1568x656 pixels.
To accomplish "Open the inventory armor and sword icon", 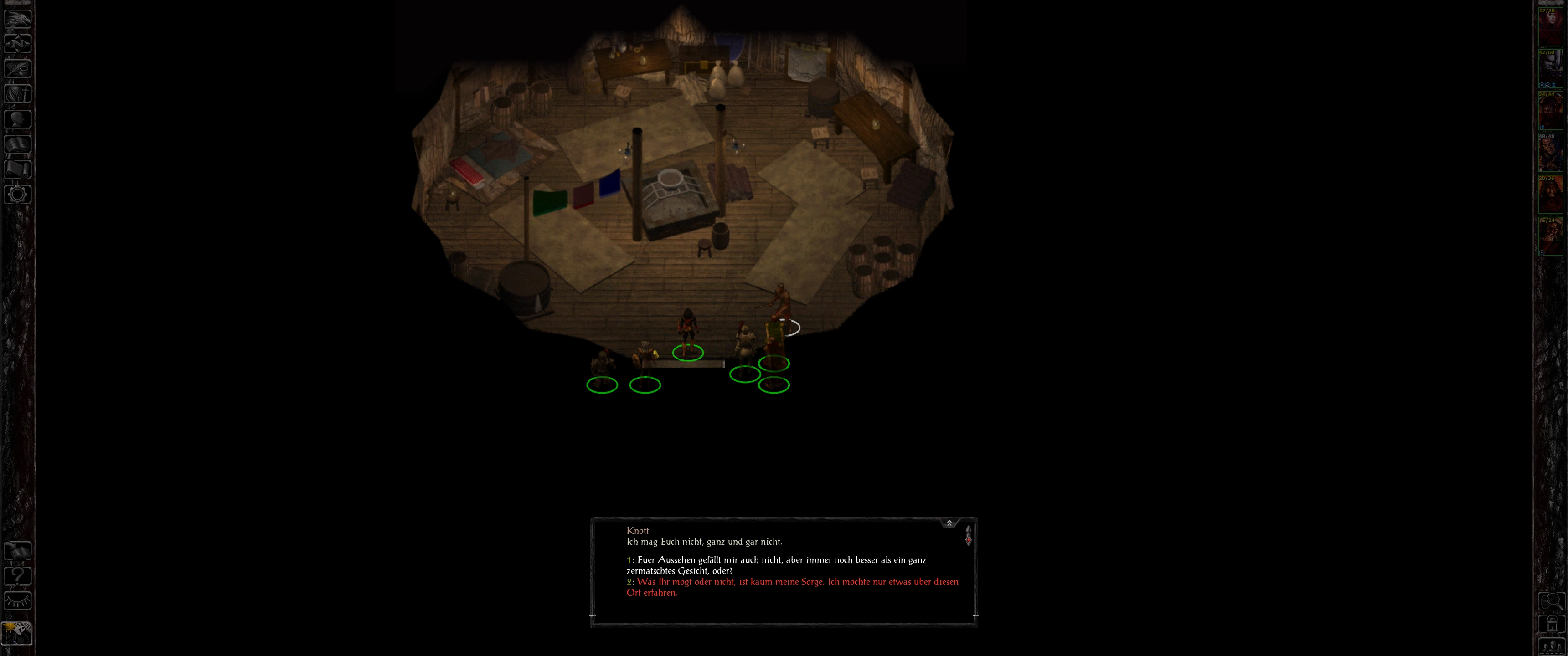I will tap(18, 94).
